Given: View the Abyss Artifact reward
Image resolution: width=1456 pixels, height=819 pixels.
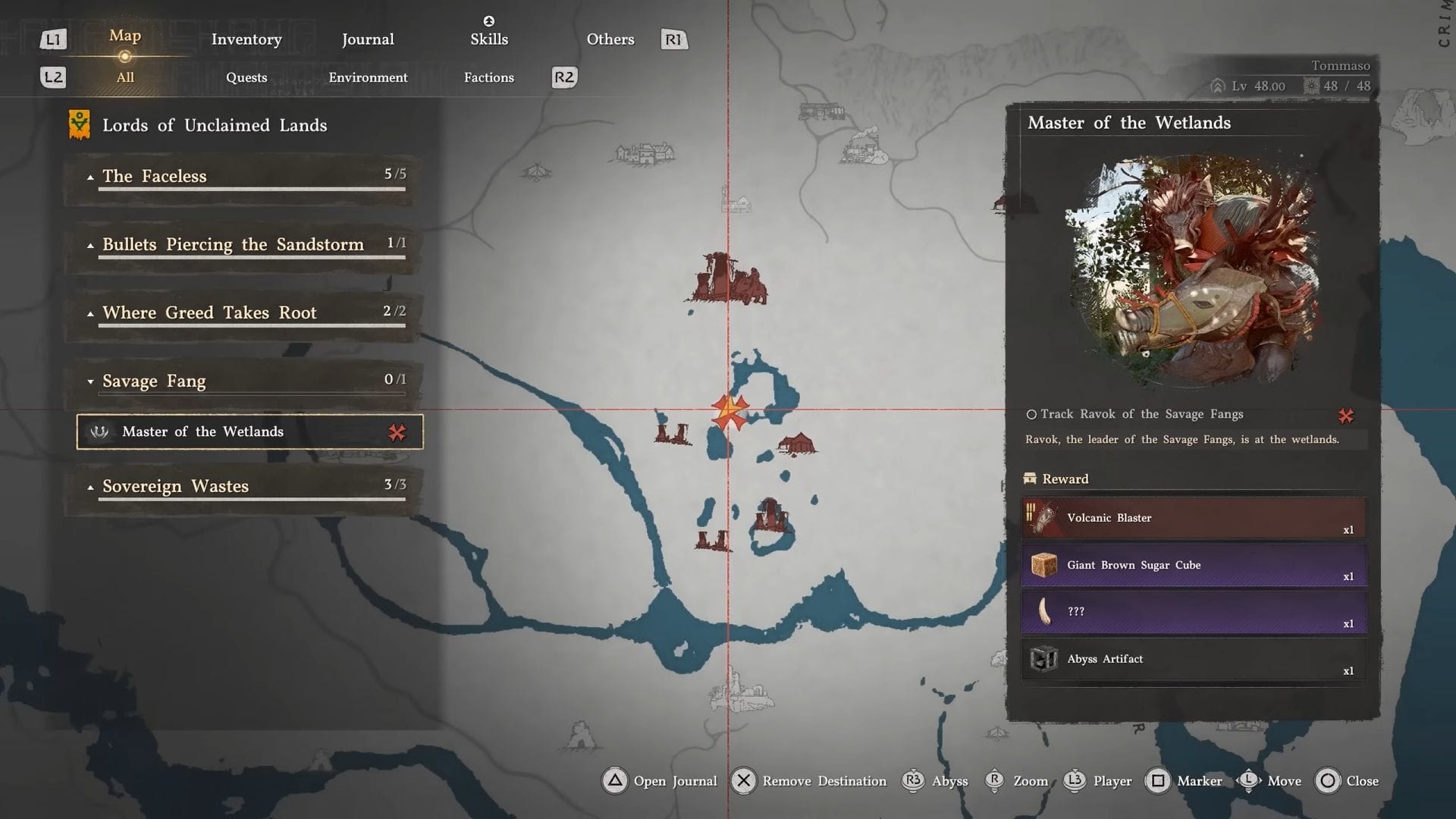Looking at the screenshot, I should click(1194, 659).
